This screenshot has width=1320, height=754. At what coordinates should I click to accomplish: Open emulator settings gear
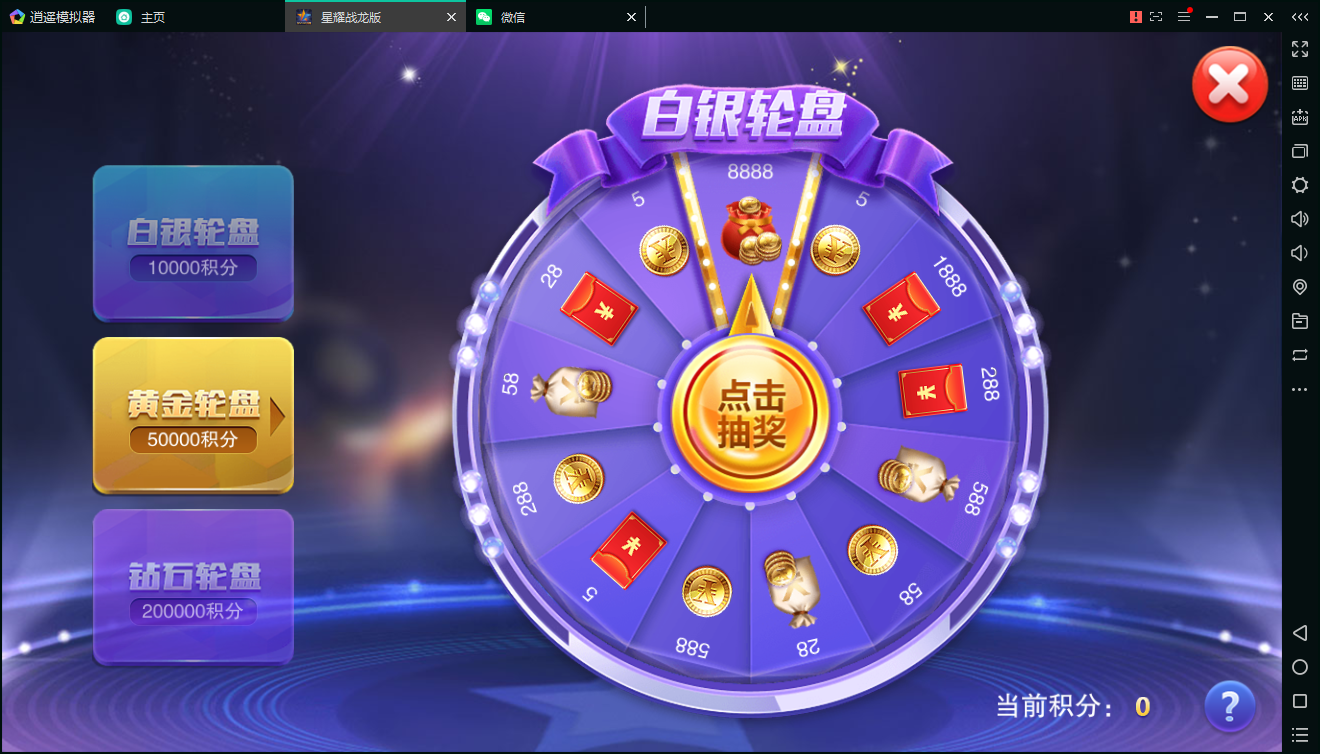click(x=1299, y=185)
